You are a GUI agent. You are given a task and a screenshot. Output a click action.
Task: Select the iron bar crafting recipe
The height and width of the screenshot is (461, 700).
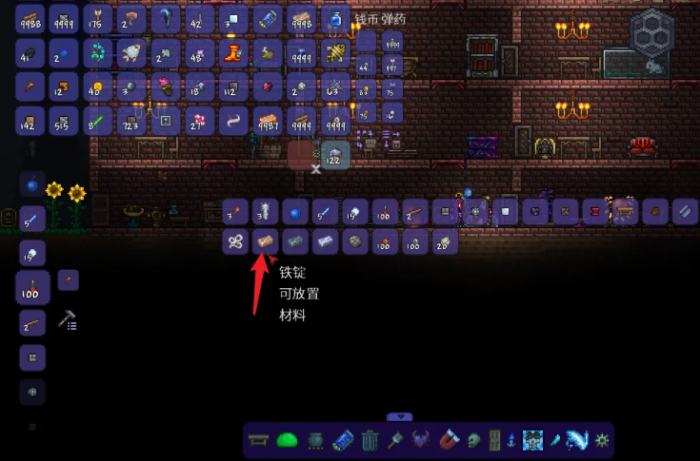pos(266,241)
